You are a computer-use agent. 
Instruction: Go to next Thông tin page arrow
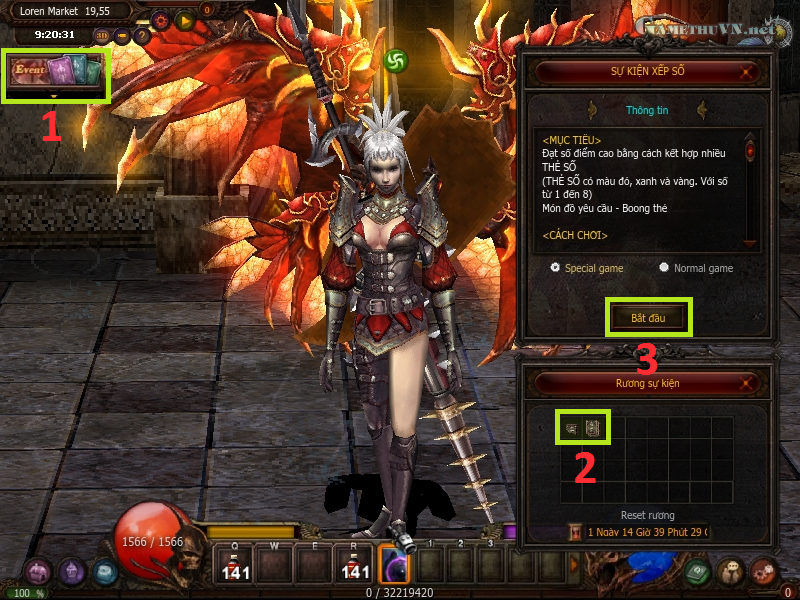(703, 109)
